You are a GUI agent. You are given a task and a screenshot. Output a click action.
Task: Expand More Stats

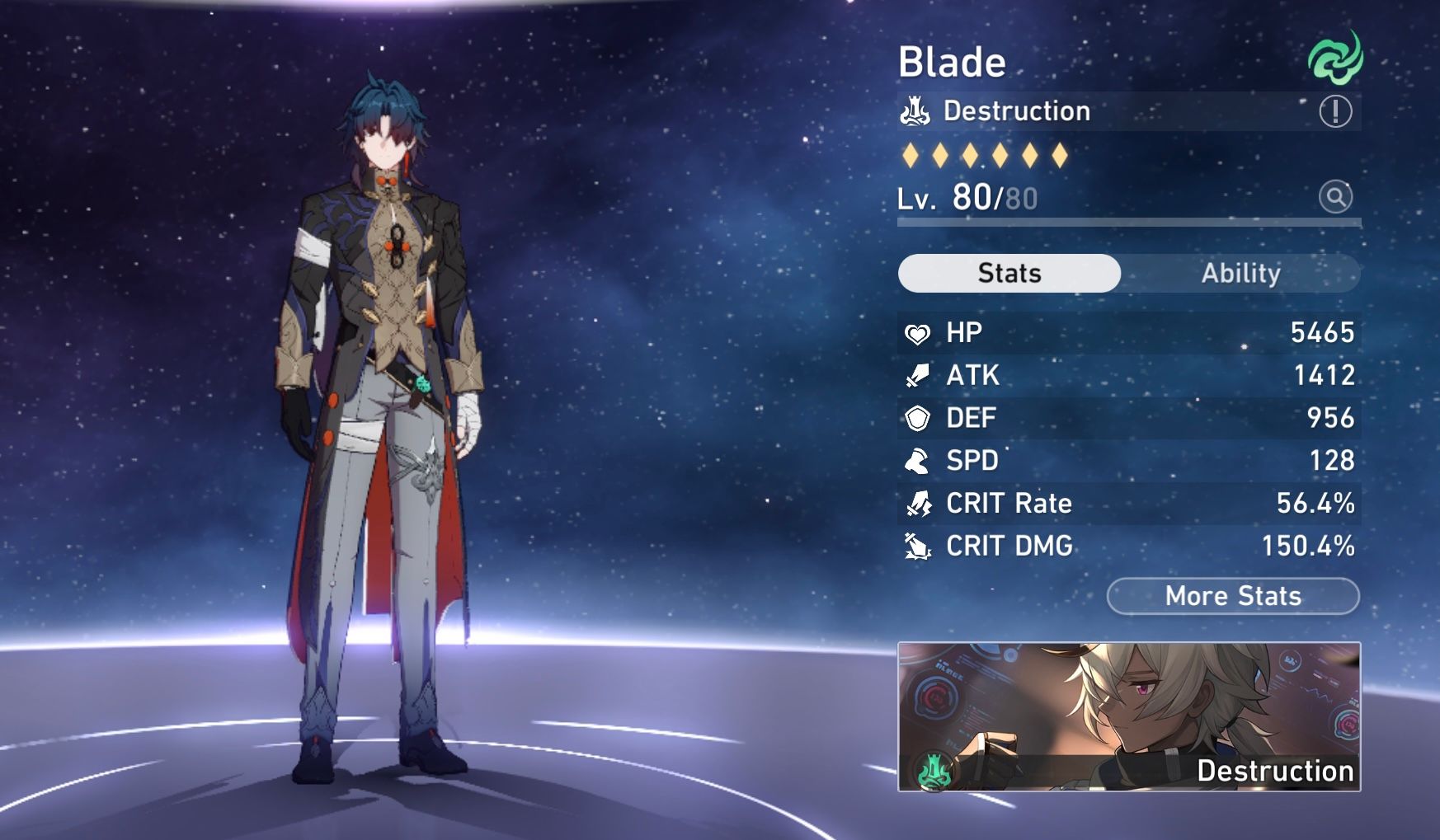click(1233, 595)
